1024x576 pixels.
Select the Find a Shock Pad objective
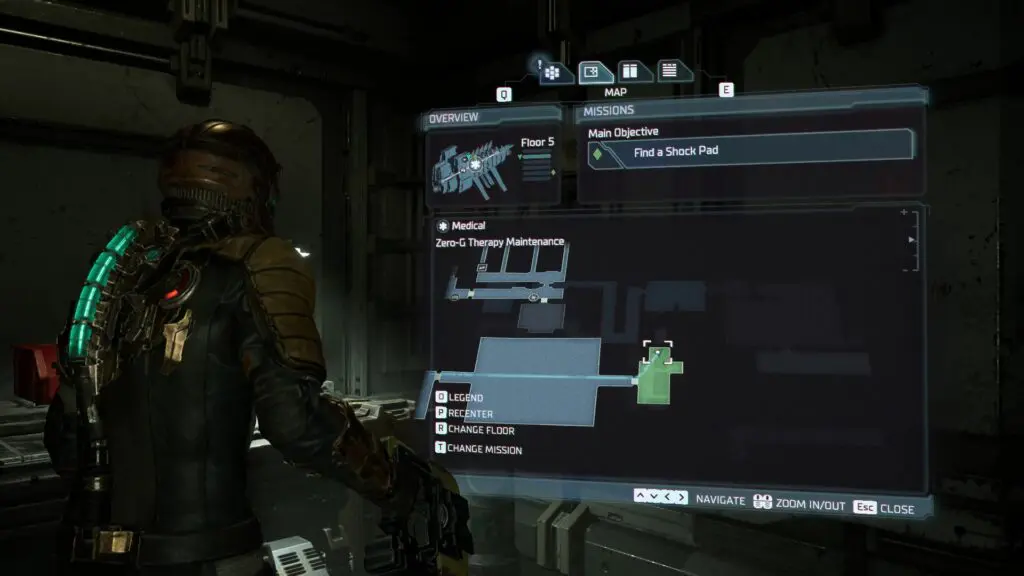pos(746,152)
